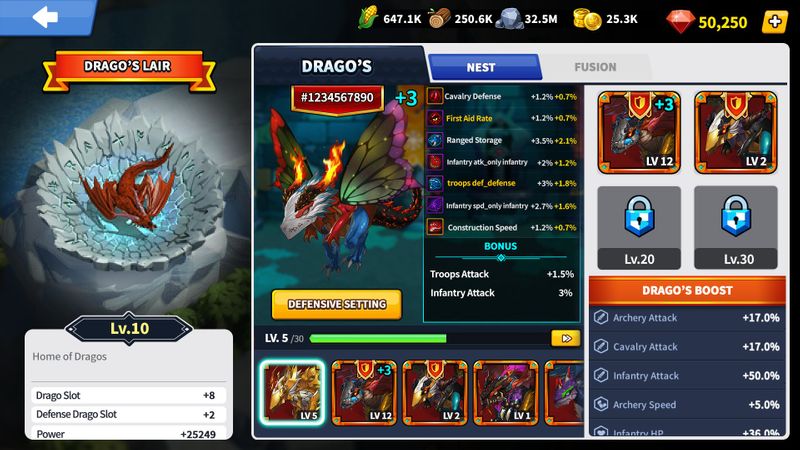Tap the drago ID #1234567890 label
The height and width of the screenshot is (450, 800).
[x=338, y=98]
